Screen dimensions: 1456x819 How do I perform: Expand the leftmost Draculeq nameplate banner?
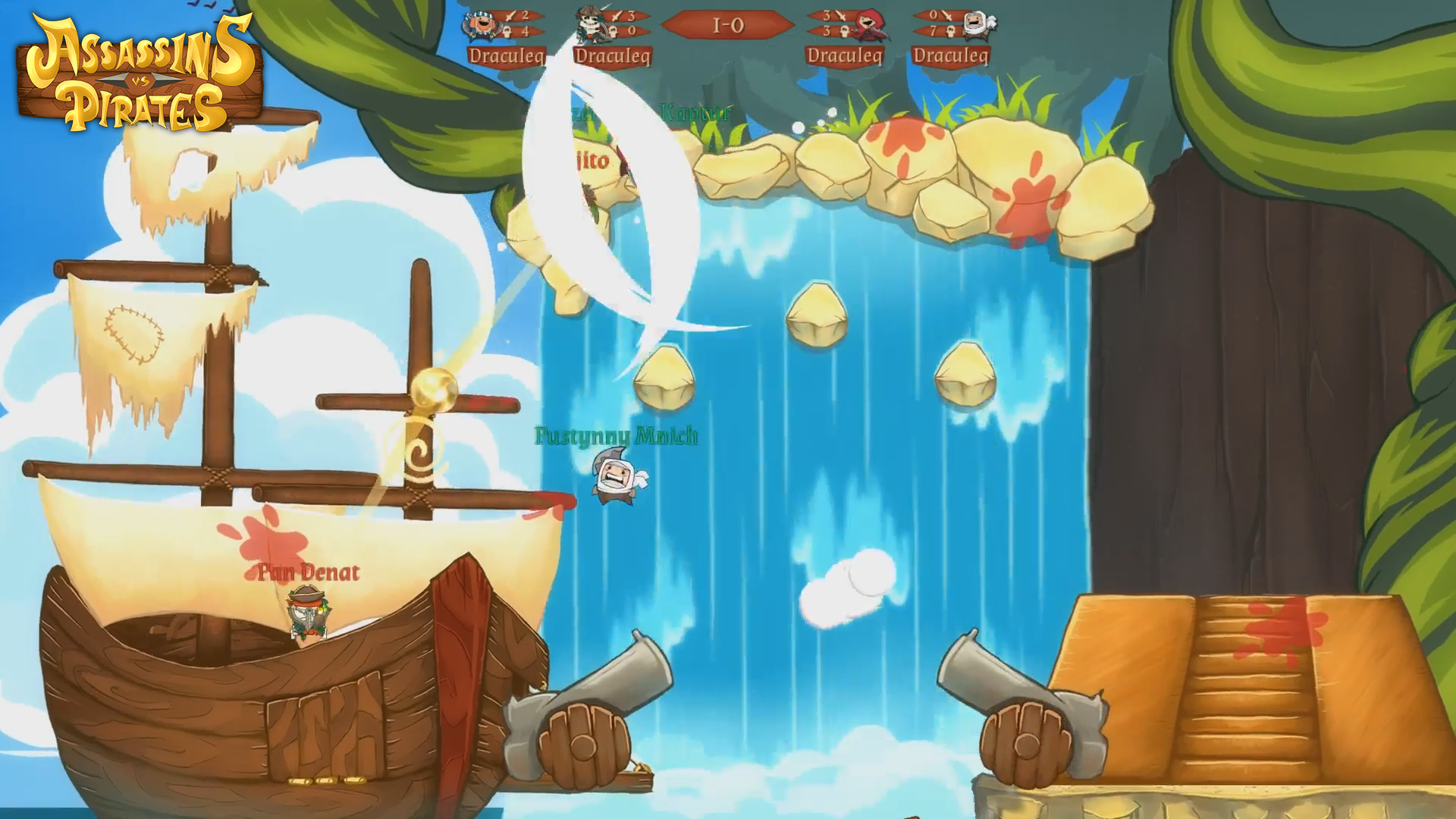coord(507,55)
